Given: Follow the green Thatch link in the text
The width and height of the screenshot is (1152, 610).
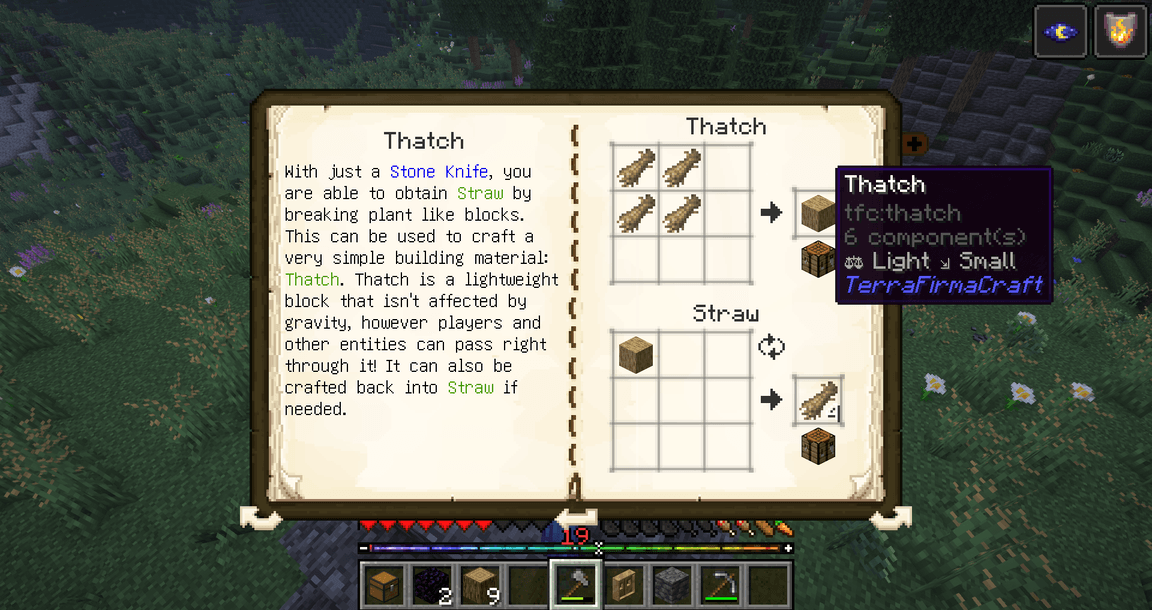Looking at the screenshot, I should click(x=312, y=280).
